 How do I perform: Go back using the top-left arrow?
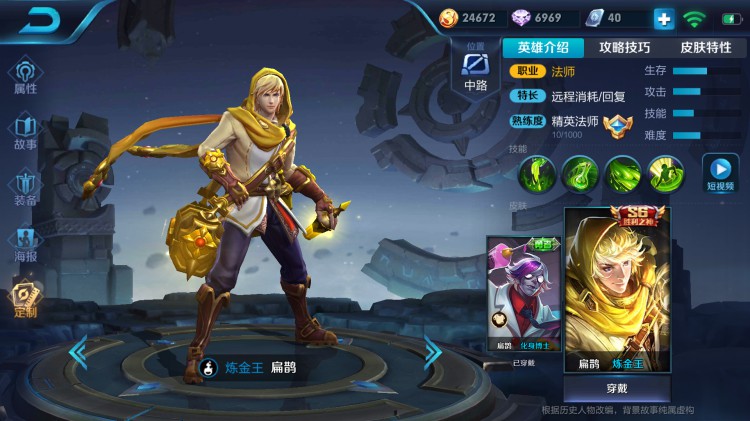click(x=41, y=20)
